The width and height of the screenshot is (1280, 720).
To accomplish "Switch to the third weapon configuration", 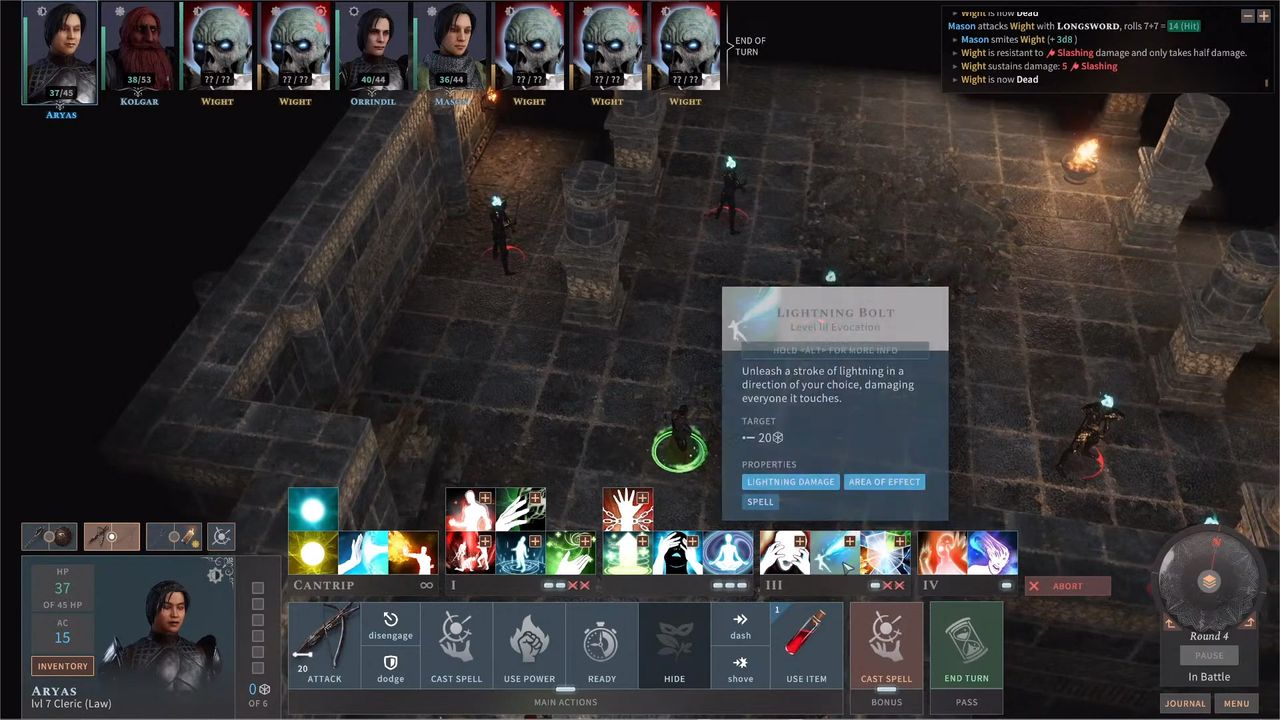I will (173, 537).
